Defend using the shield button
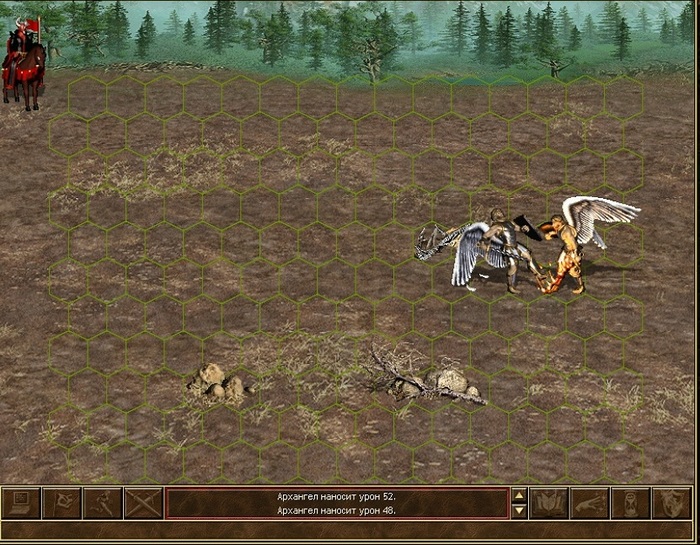This screenshot has height=545, width=700. 671,503
